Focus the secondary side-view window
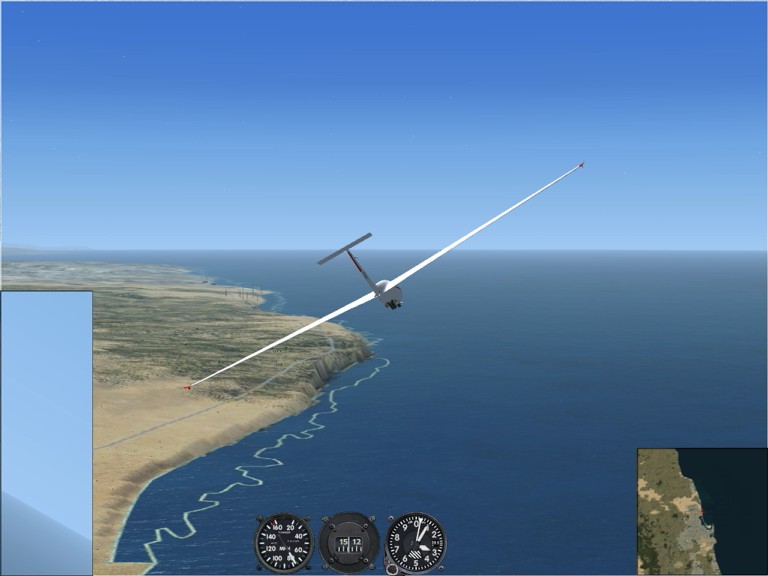 click(x=46, y=430)
